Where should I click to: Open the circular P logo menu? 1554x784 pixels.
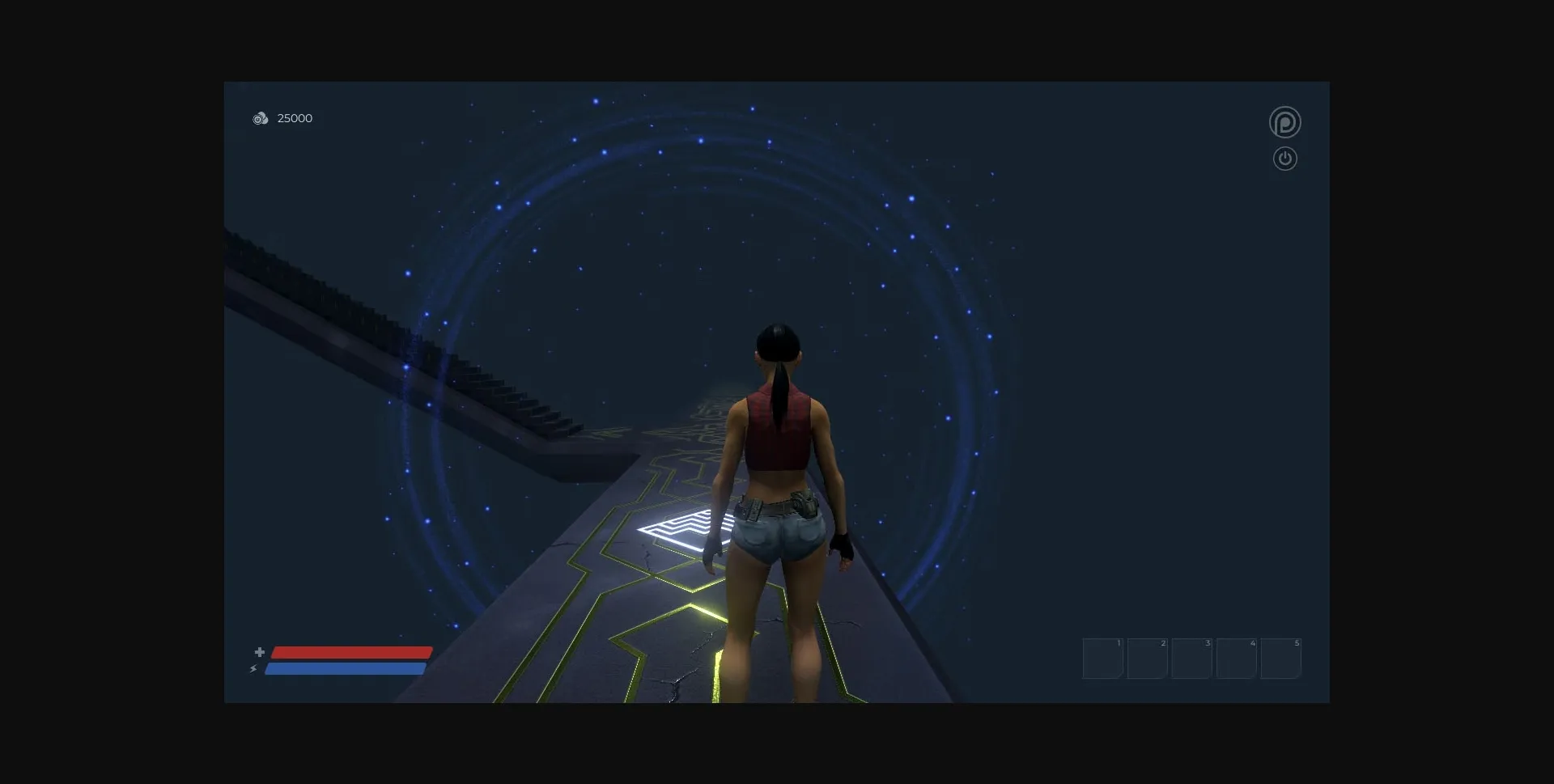[1285, 121]
